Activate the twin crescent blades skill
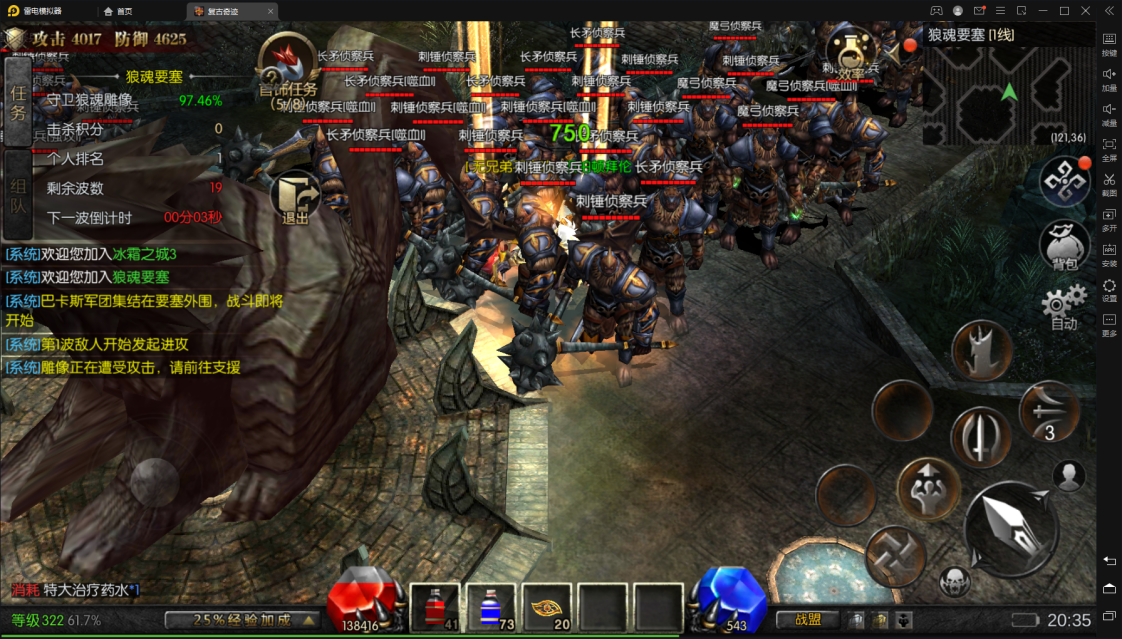Viewport: 1122px width, 639px height. 1049,411
